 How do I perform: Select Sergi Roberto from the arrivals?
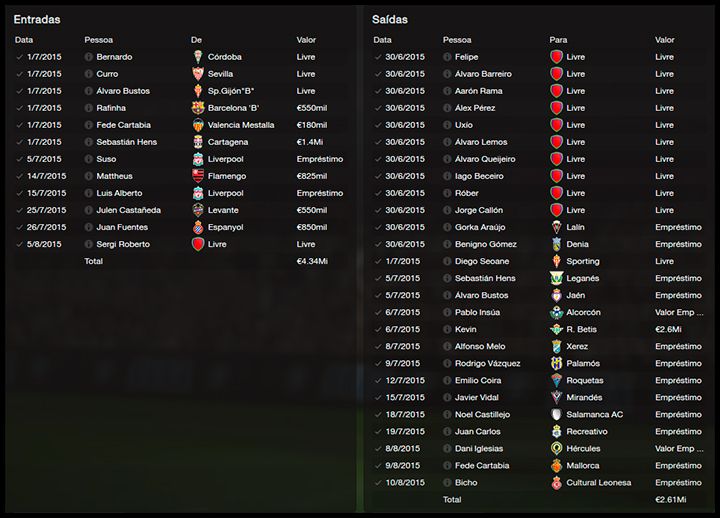[123, 244]
